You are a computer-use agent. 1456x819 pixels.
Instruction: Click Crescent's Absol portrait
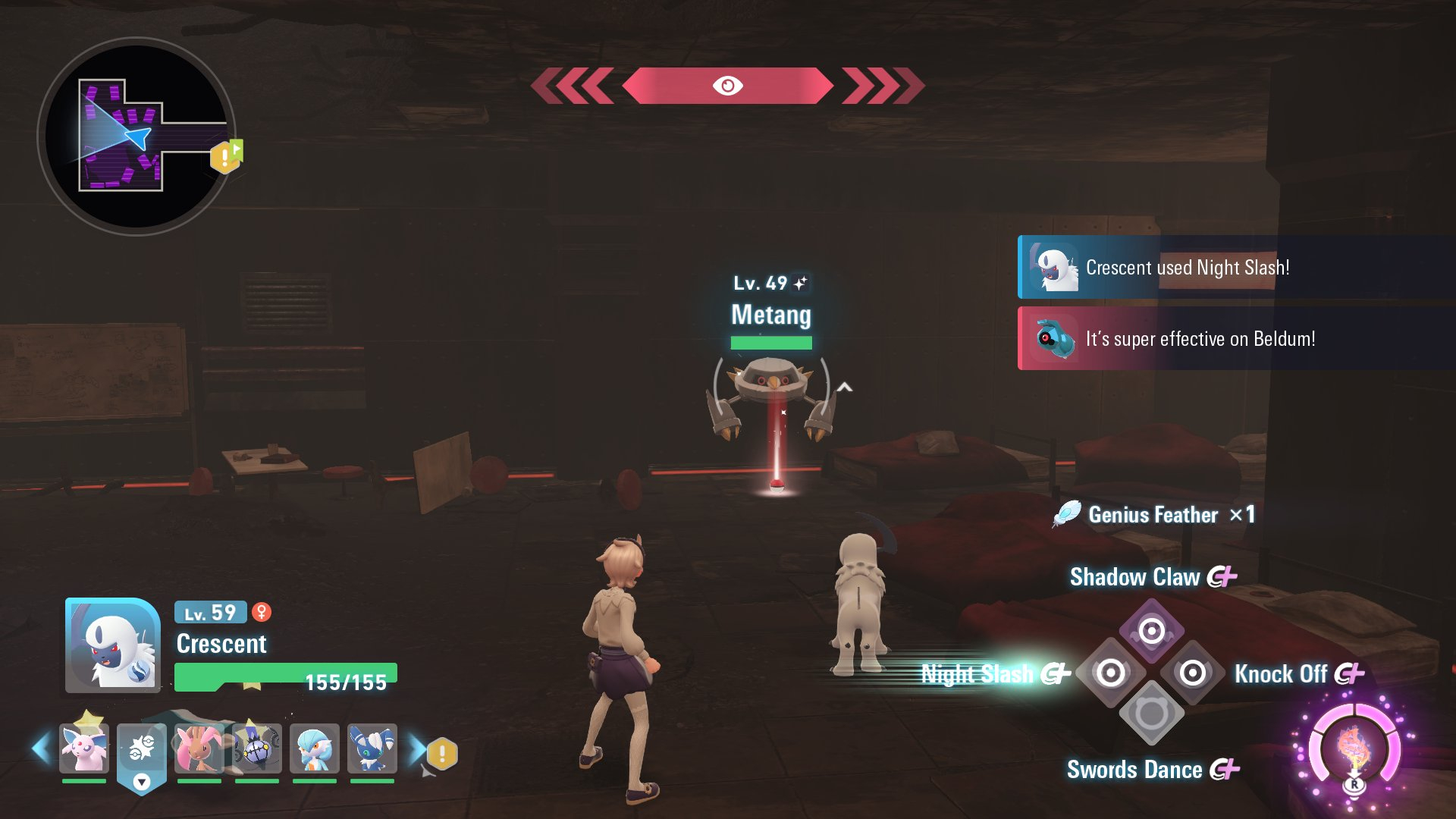click(x=113, y=645)
